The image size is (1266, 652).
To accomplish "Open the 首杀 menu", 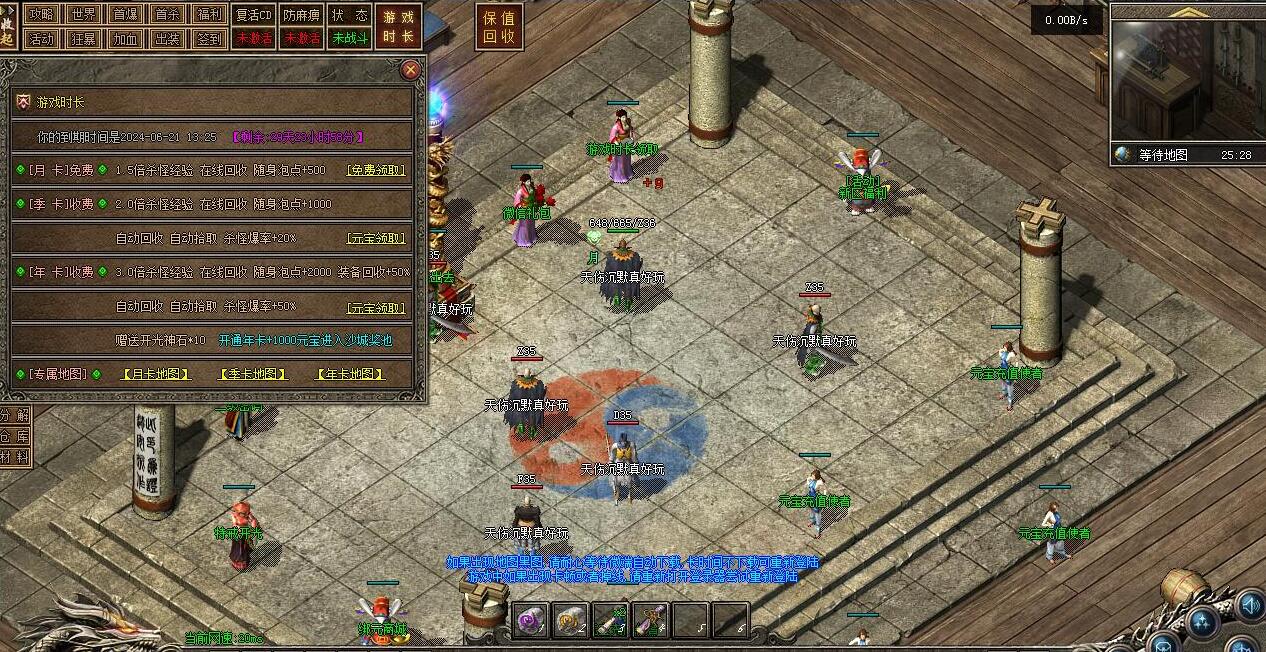I will click(168, 14).
